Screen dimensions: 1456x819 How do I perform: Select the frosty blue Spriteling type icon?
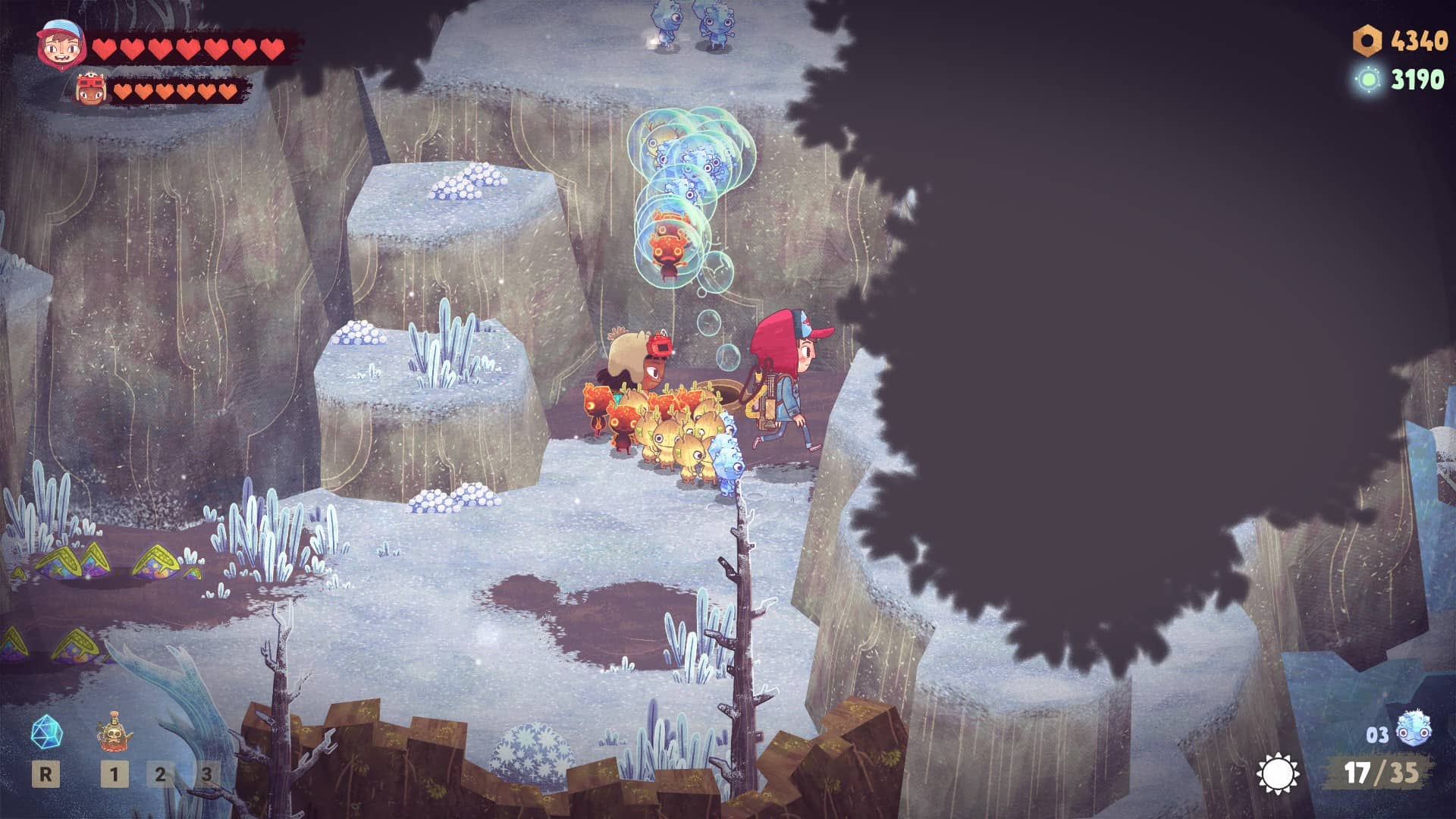pyautogui.click(x=1413, y=731)
